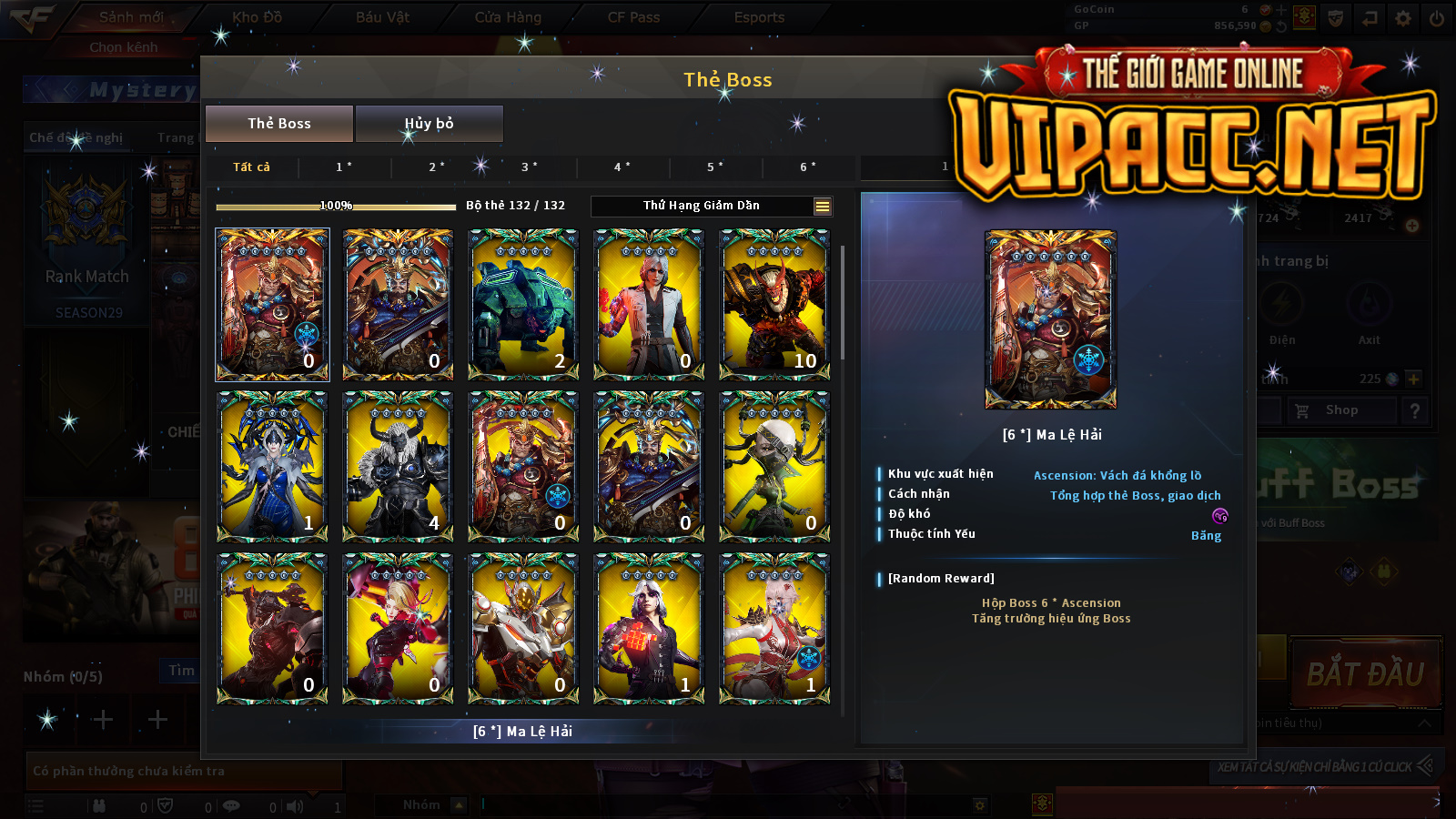Select the white-maned dark beast card
Screen dimensions: 1456x819
pyautogui.click(x=398, y=466)
